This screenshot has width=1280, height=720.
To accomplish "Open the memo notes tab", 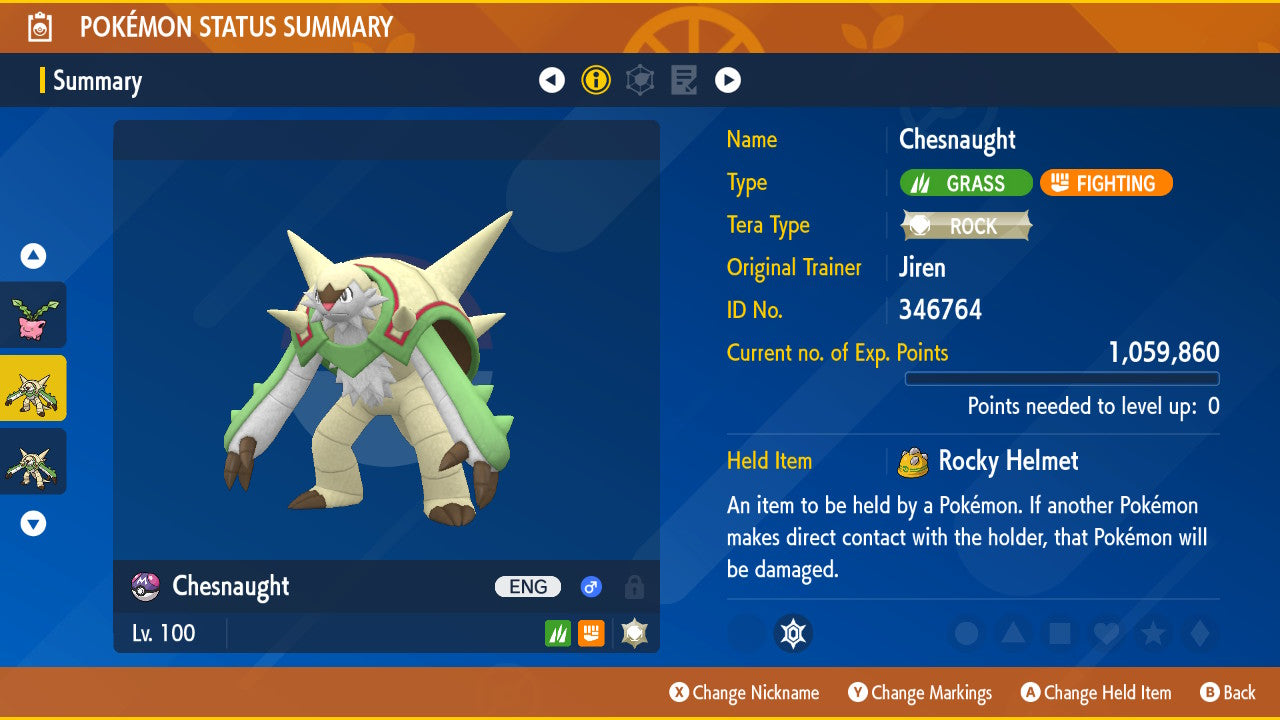I will [x=684, y=80].
